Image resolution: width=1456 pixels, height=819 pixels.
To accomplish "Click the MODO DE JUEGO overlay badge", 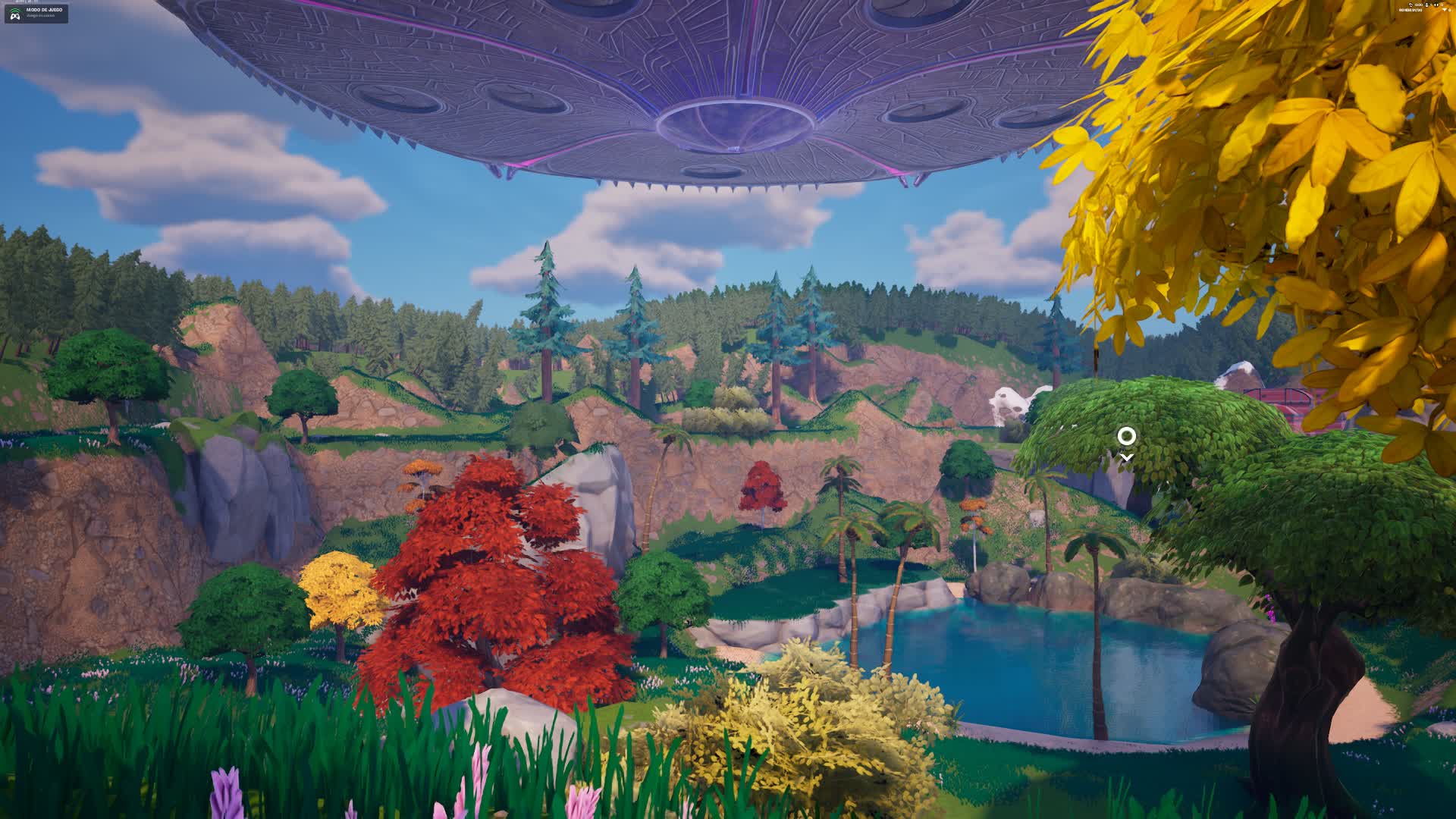I will coord(36,13).
